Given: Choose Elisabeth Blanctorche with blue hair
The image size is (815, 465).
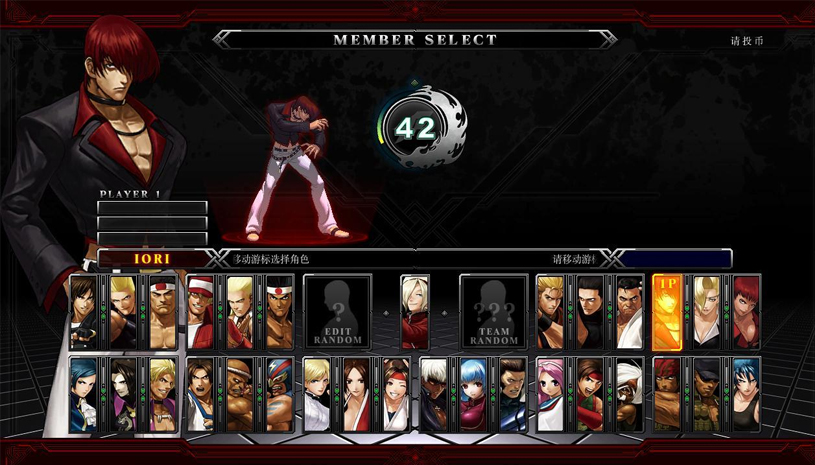Looking at the screenshot, I should pyautogui.click(x=82, y=395).
